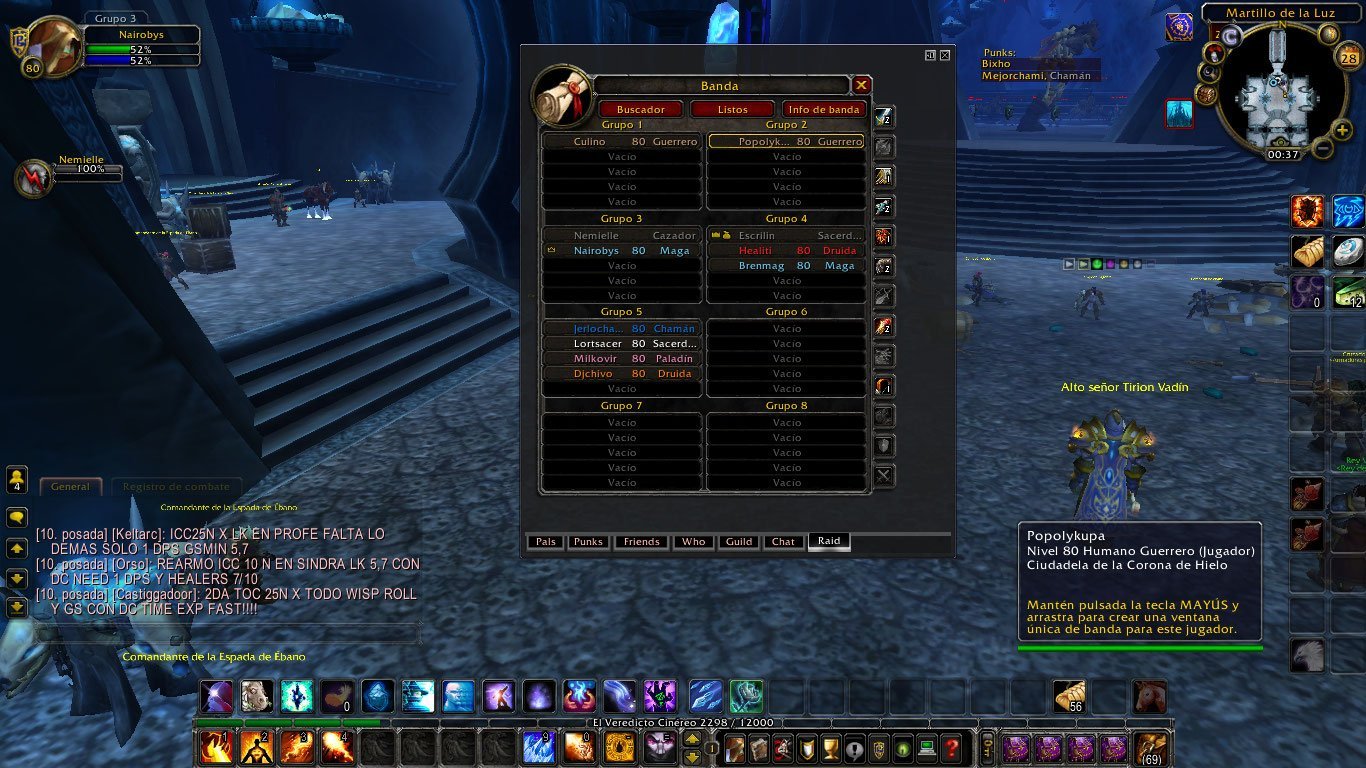Start a Listos ready check

pyautogui.click(x=732, y=109)
